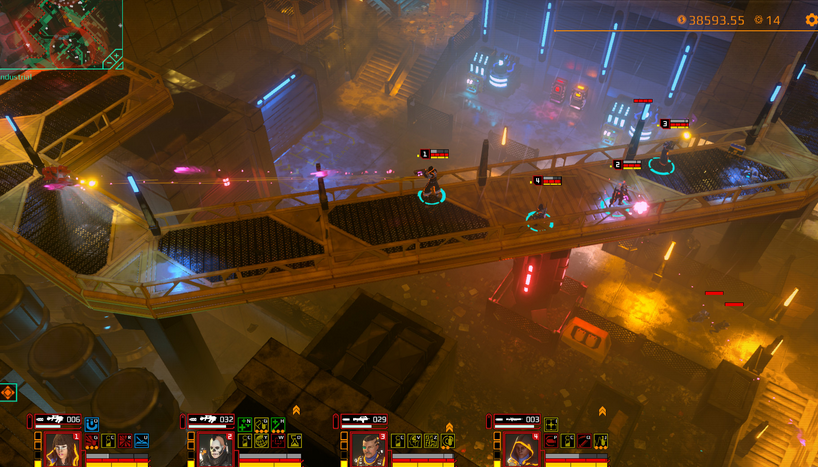
Task: Open the level-up chevron above agent 4
Action: click(x=602, y=410)
